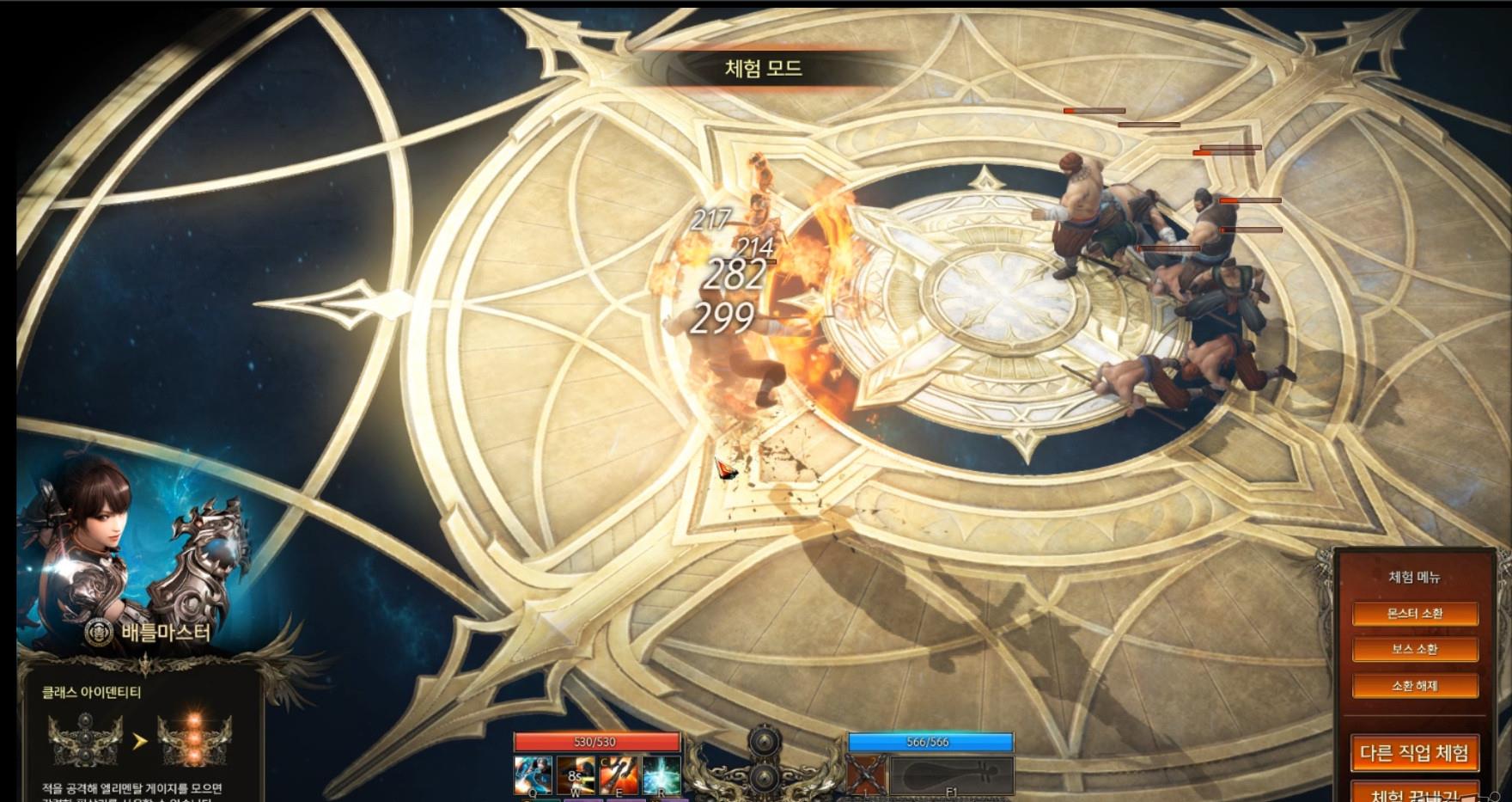
Task: Trigger the E skill with the fiery strike icon
Action: [619, 775]
